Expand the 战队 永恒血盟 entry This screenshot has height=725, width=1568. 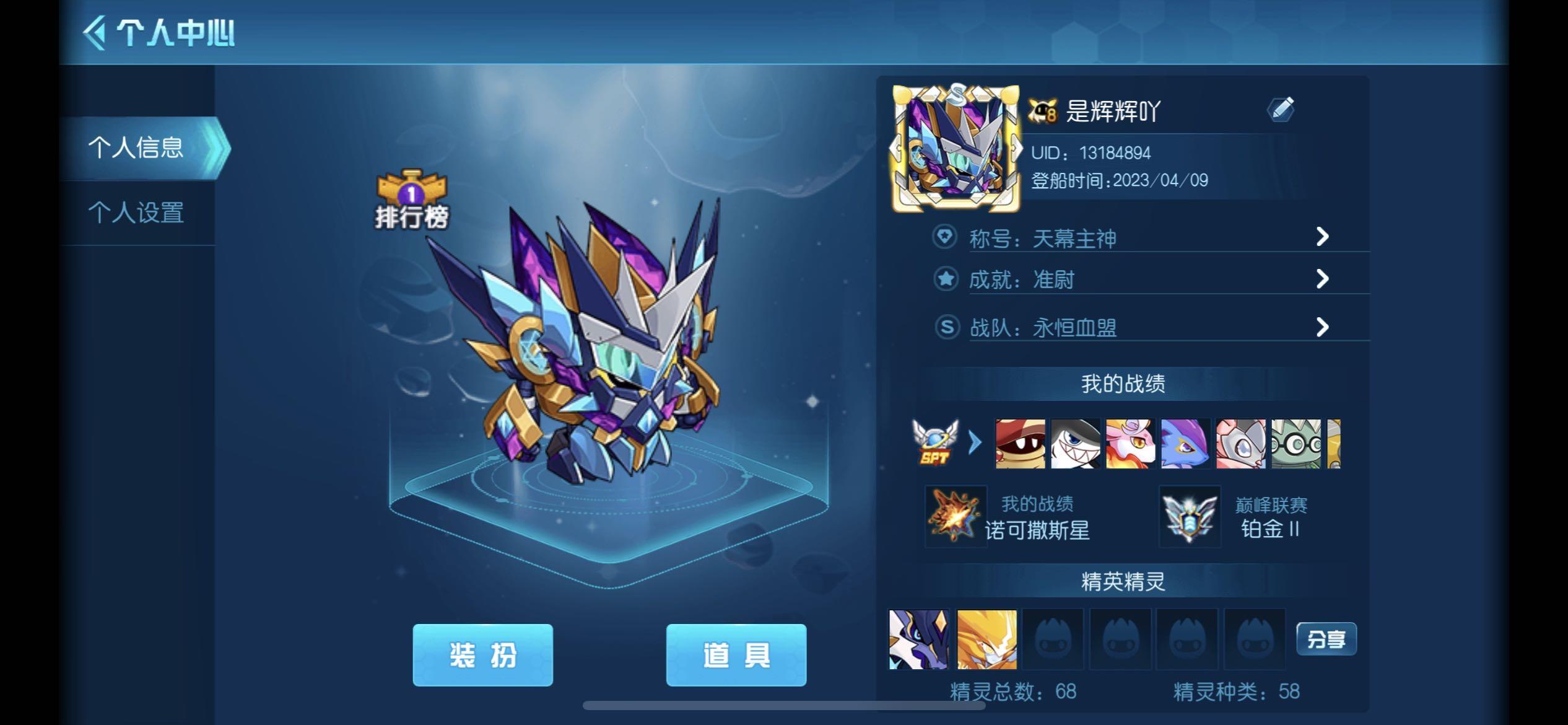click(1322, 325)
